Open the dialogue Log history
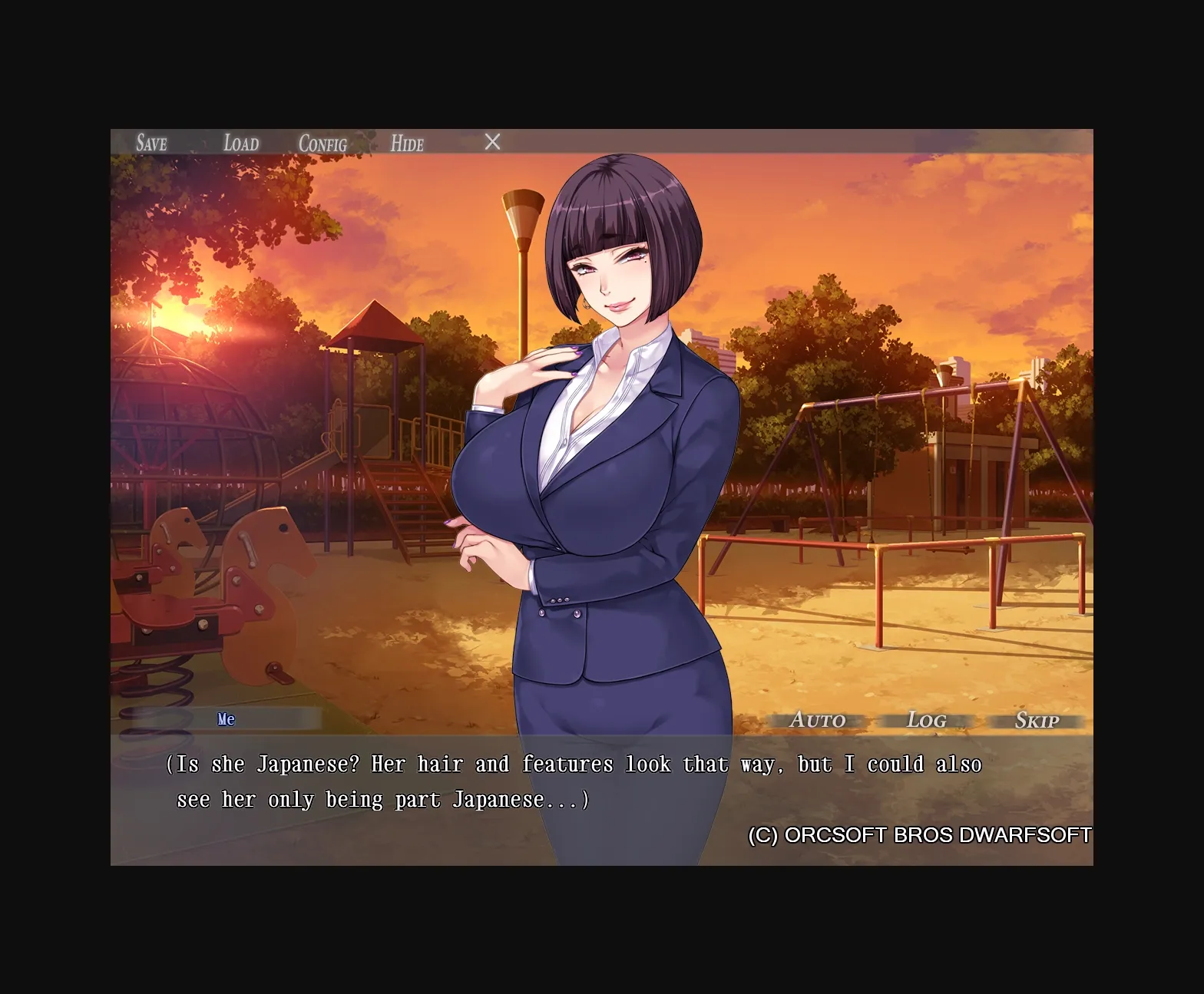Image resolution: width=1204 pixels, height=994 pixels. tap(926, 720)
